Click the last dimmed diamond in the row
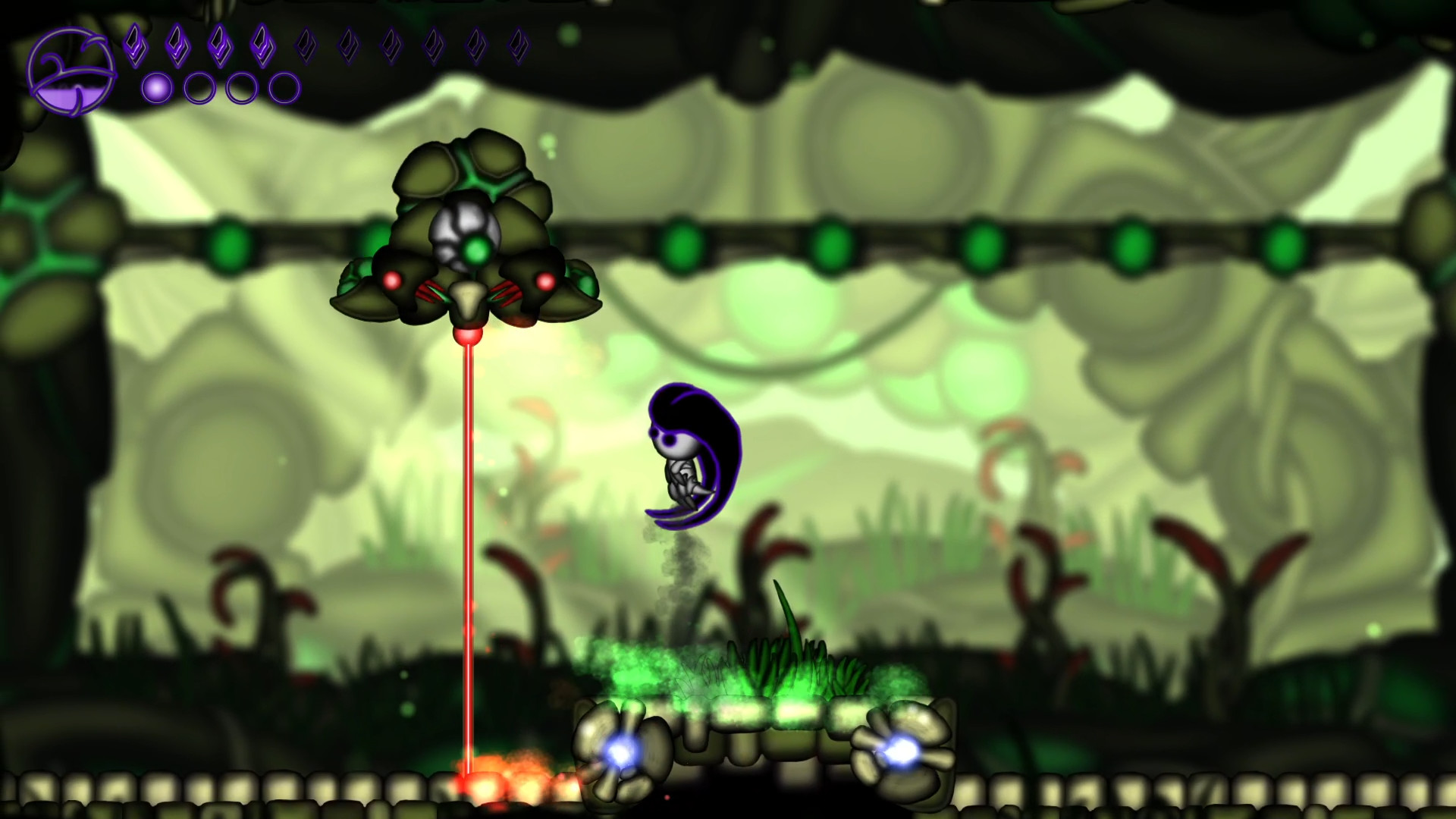This screenshot has width=1456, height=819. tap(517, 44)
